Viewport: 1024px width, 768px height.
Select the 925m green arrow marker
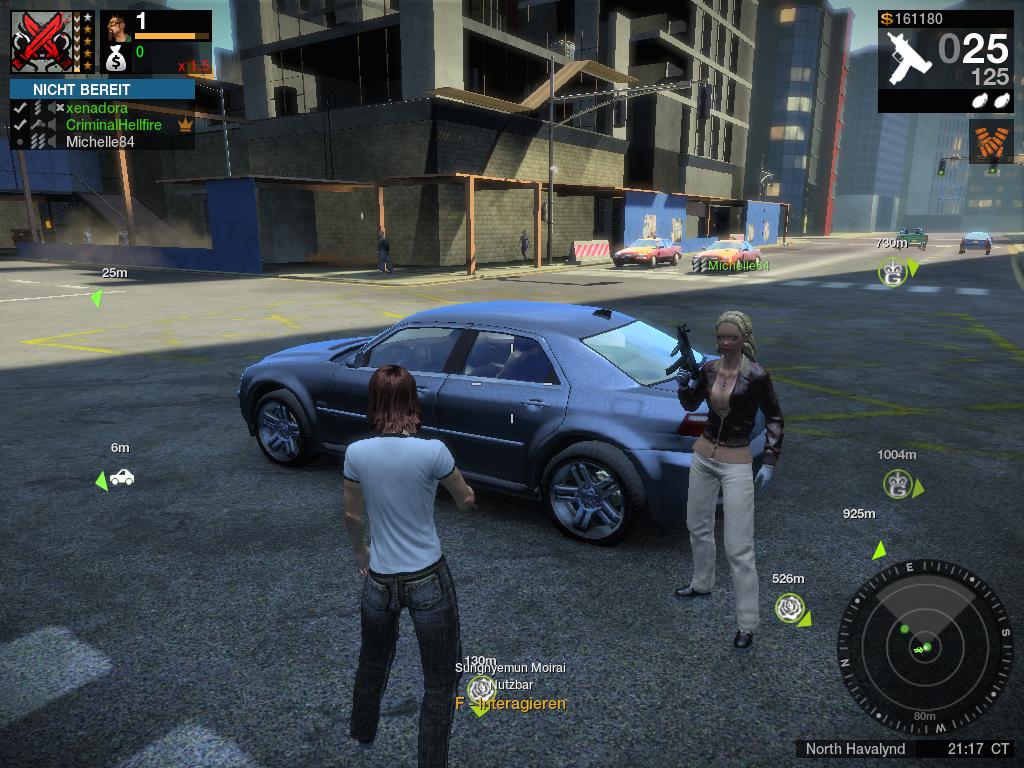[879, 549]
